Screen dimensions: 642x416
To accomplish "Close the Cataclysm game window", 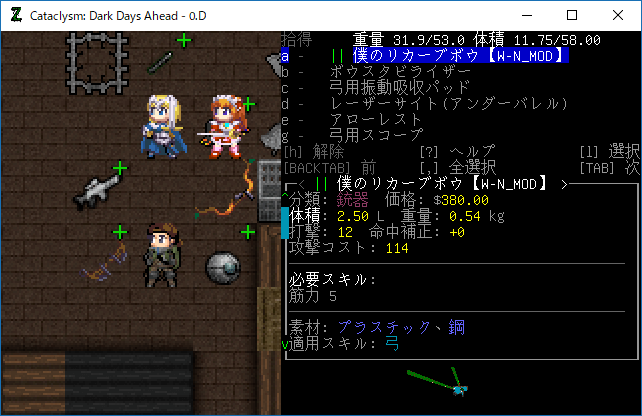I will [617, 15].
